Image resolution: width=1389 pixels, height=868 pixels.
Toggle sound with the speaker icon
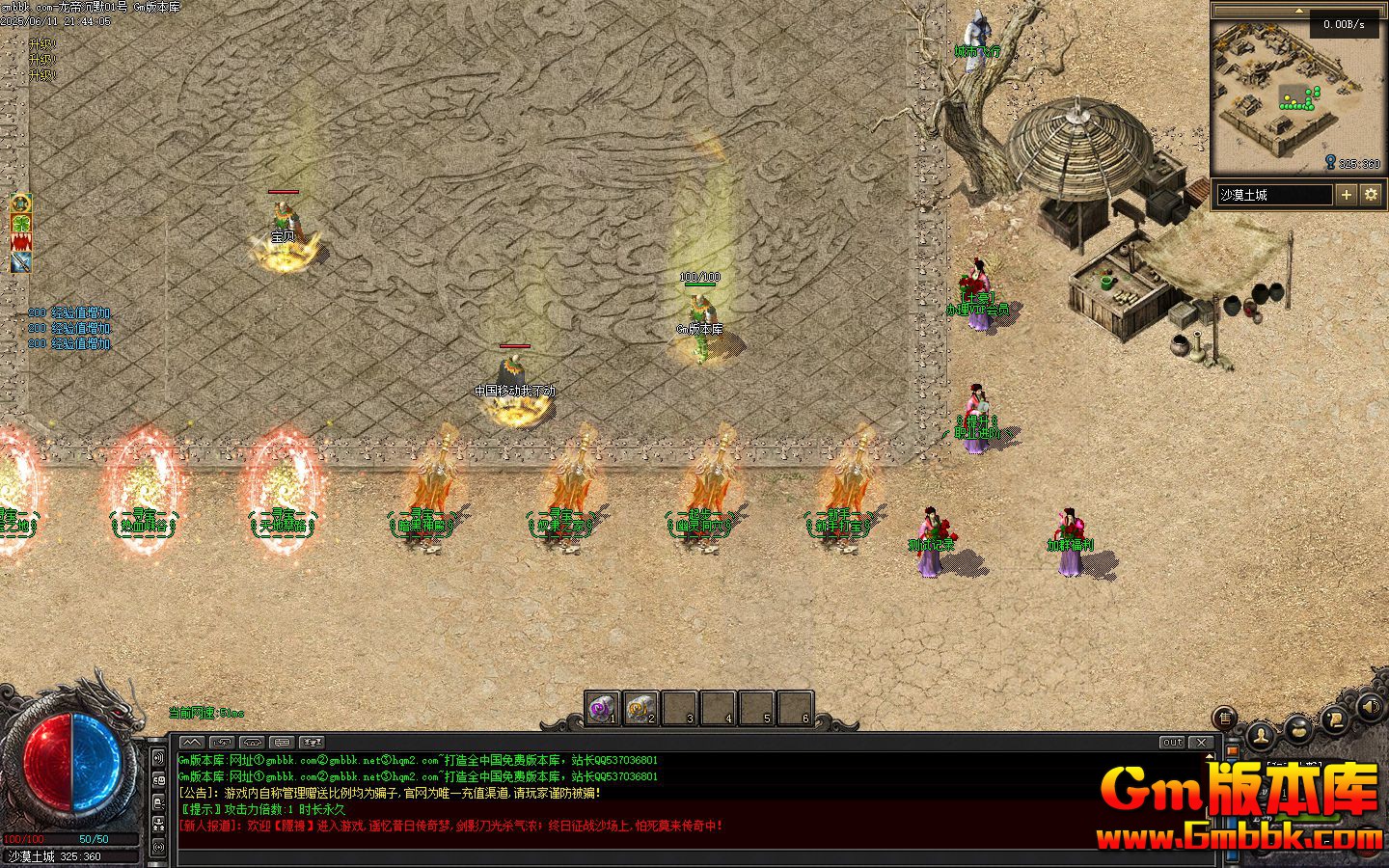(x=1369, y=710)
